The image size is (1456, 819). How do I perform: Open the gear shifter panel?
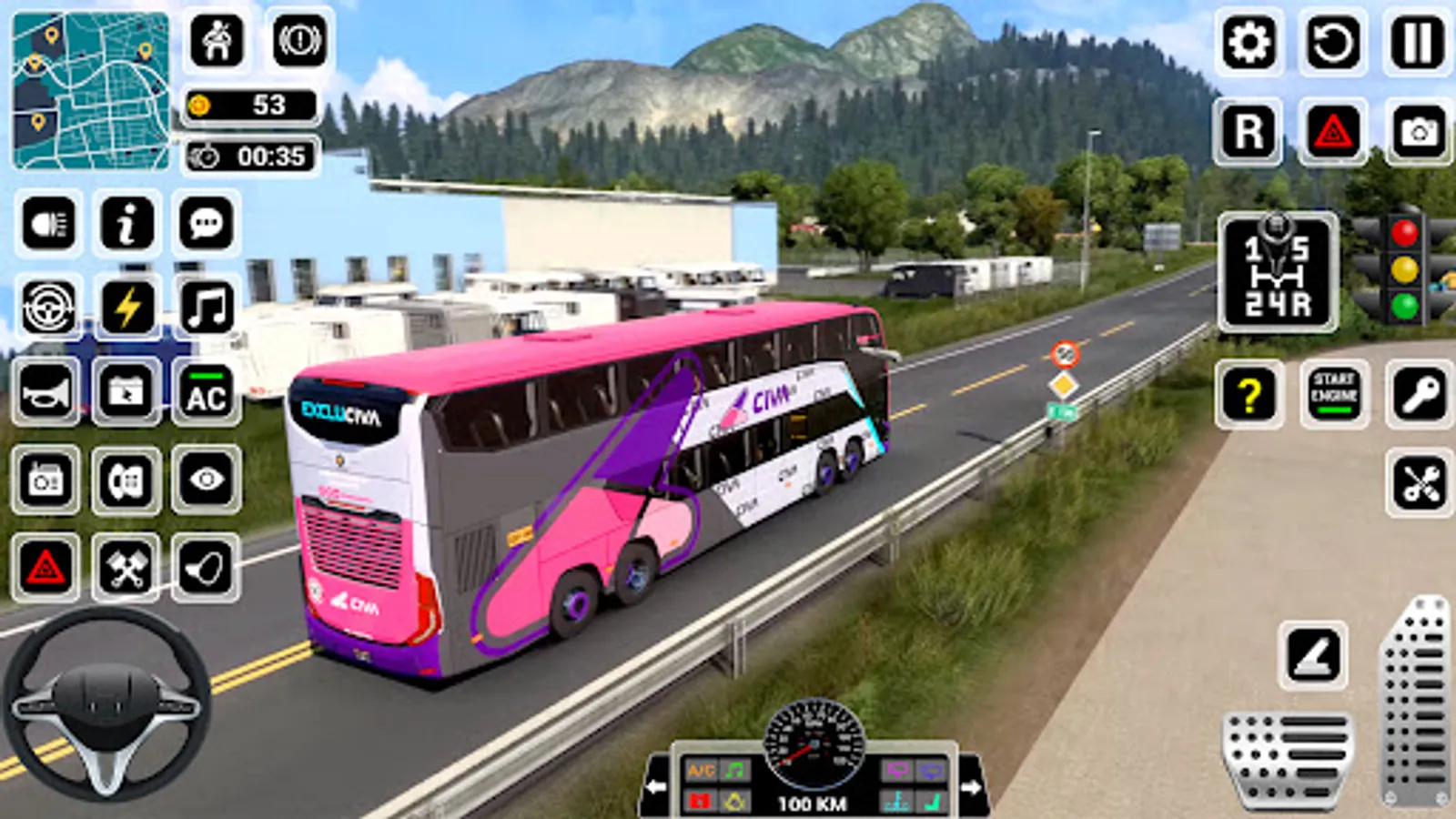1277,273
